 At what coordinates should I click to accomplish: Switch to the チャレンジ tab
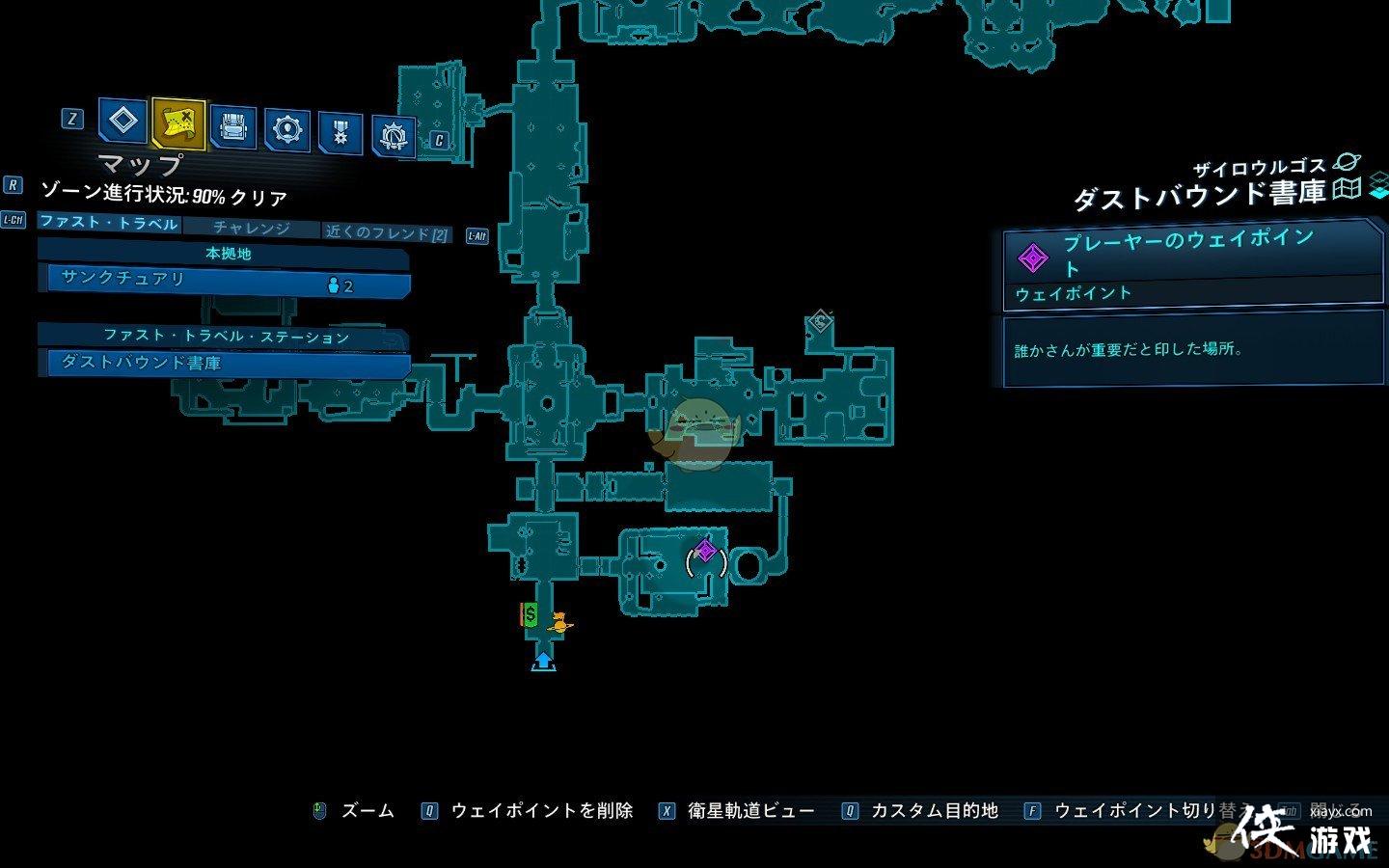click(x=254, y=229)
